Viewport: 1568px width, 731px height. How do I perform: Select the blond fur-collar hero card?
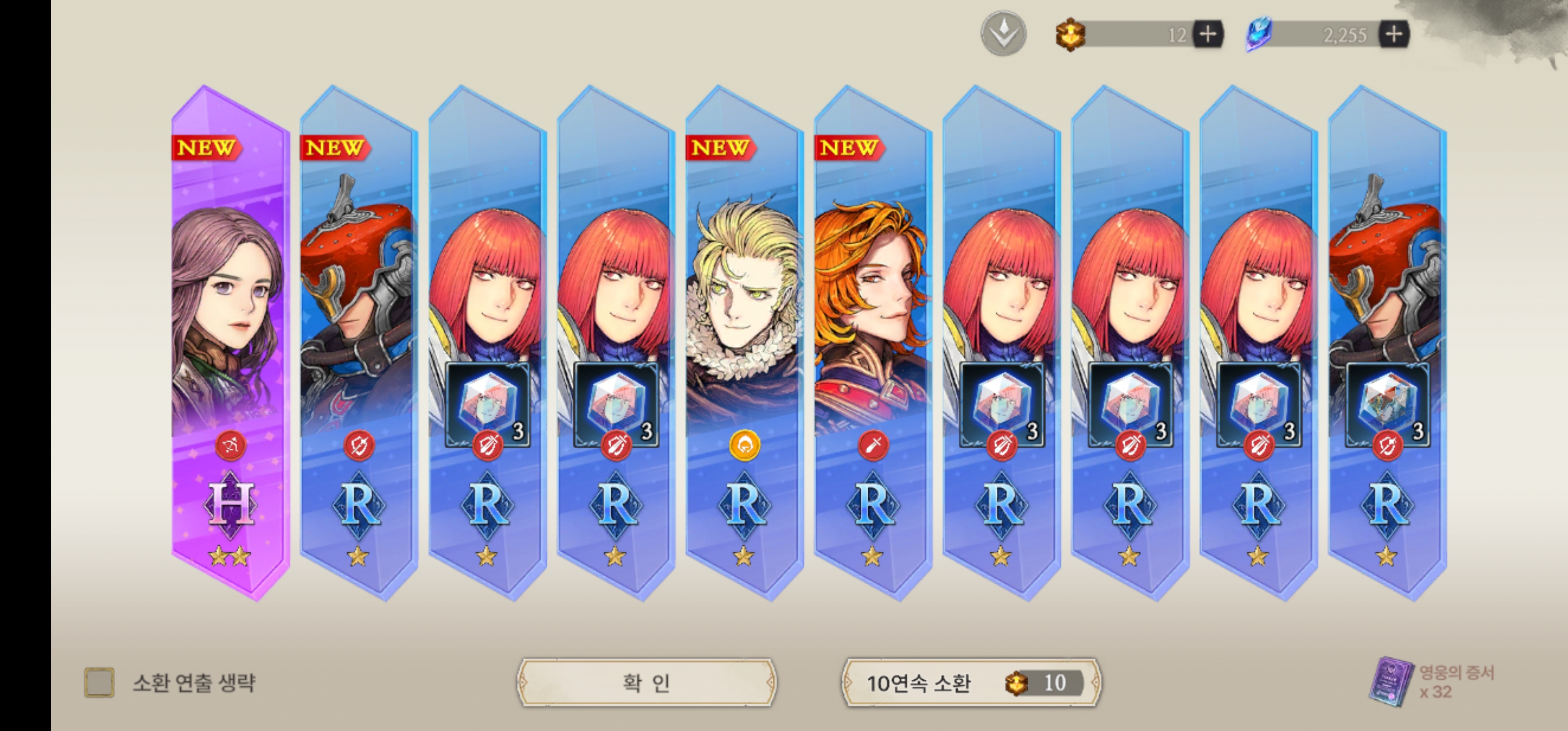coord(744,341)
